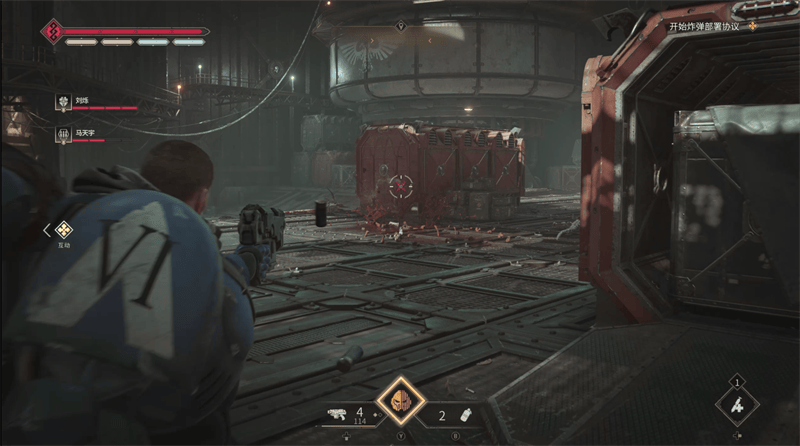800x446 pixels.
Task: Click the red player class emblem
Action: [50, 31]
